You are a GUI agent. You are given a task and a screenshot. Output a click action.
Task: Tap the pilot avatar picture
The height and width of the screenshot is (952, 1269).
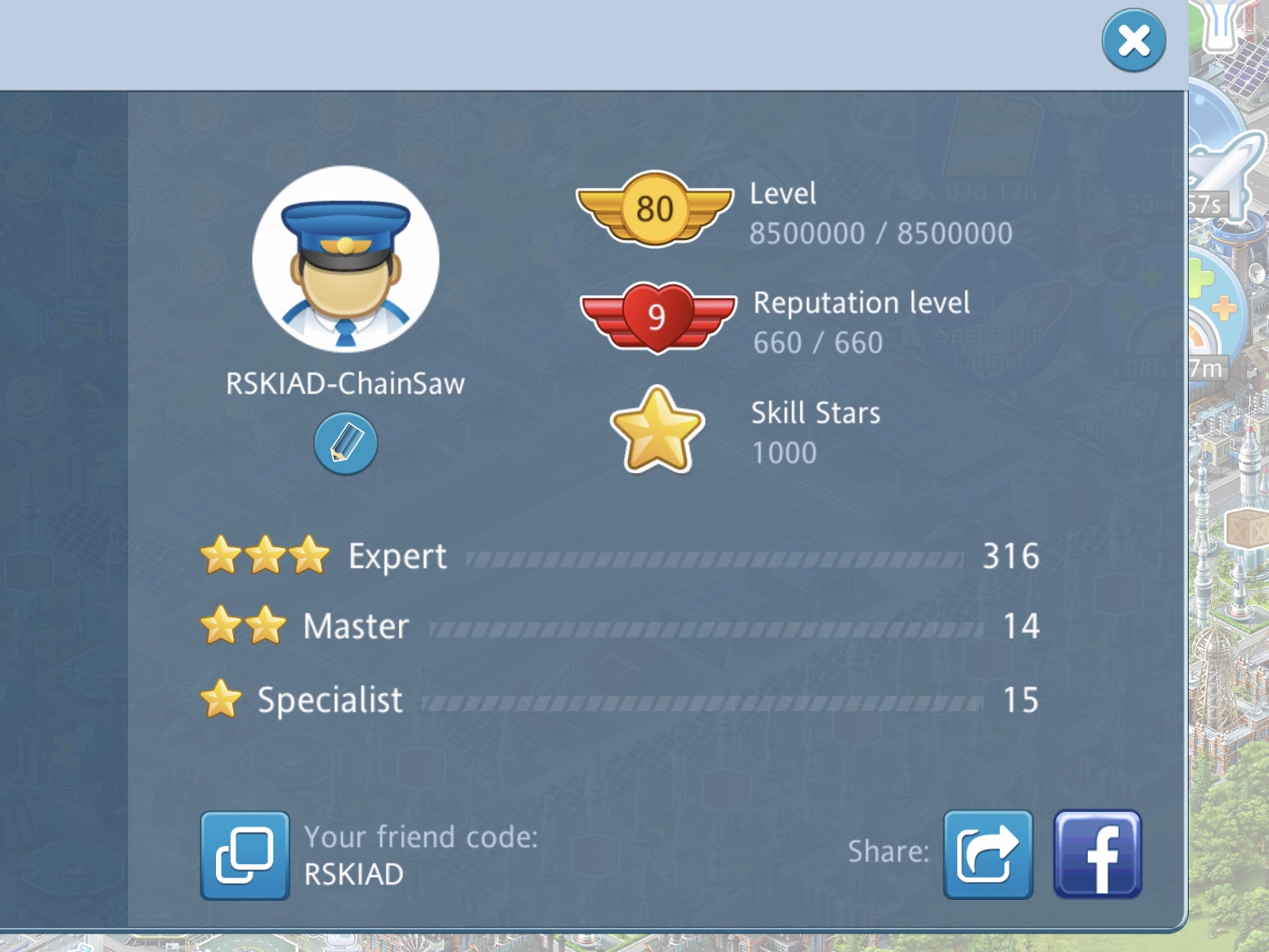[x=346, y=260]
